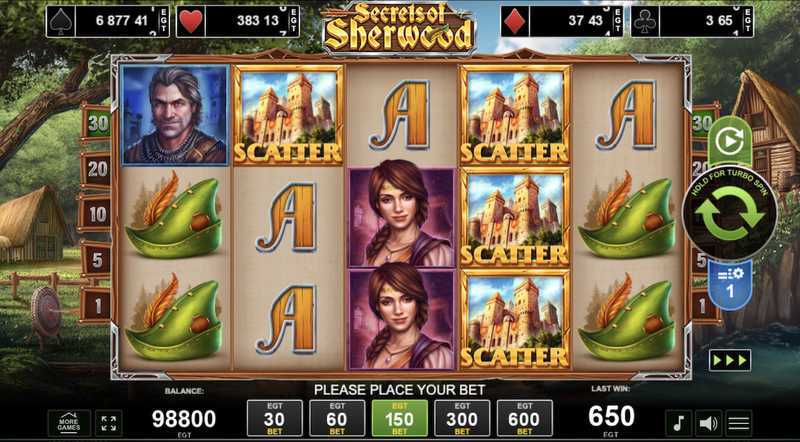
Task: Select the 30 paylines marker
Action: pos(97,123)
